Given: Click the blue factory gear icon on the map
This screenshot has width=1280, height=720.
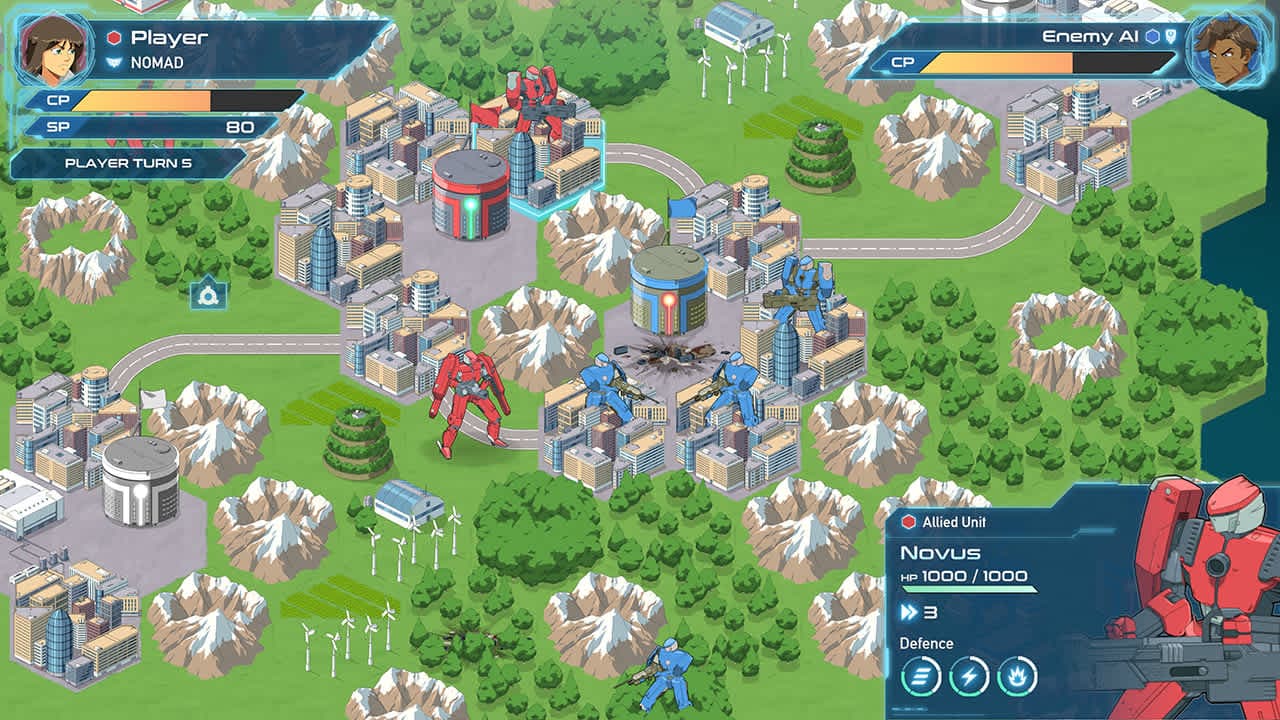Looking at the screenshot, I should point(208,295).
